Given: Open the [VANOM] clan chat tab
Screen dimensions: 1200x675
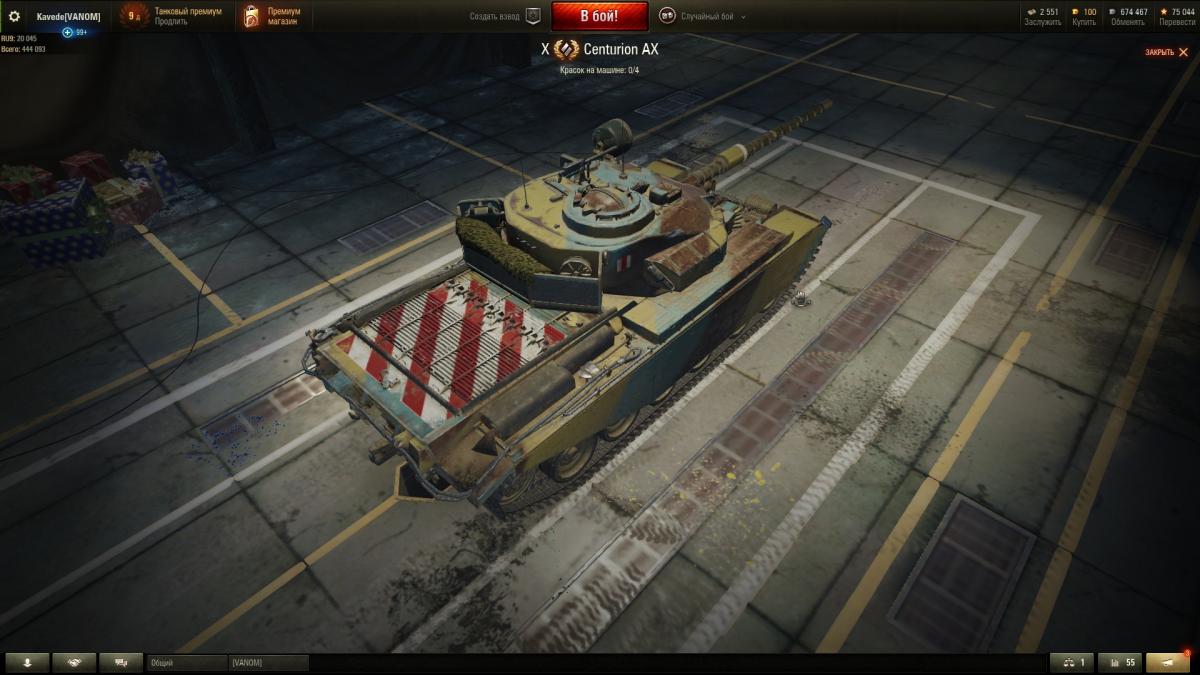Looking at the screenshot, I should 268,663.
